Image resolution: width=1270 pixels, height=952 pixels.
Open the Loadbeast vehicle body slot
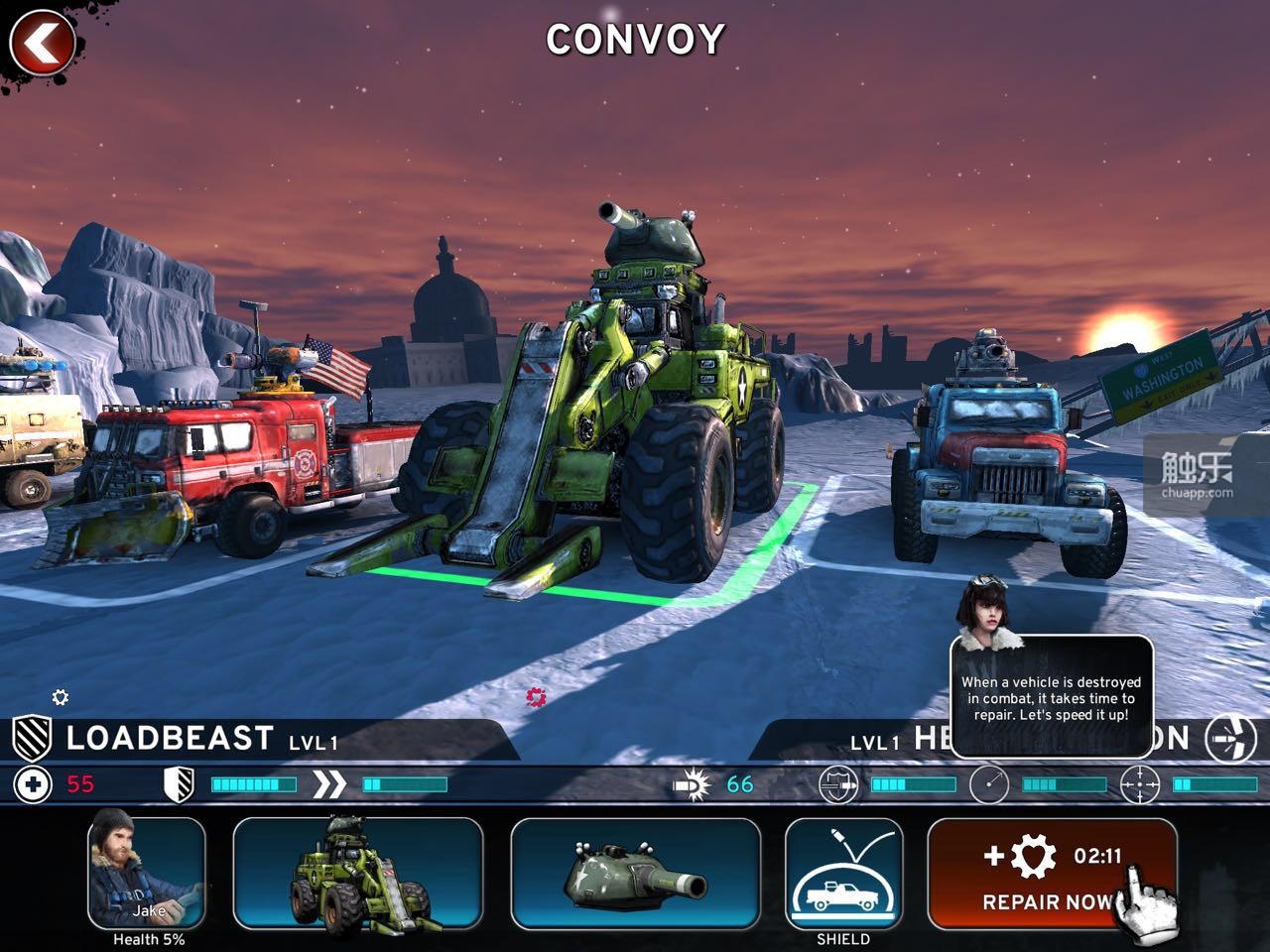(357, 874)
